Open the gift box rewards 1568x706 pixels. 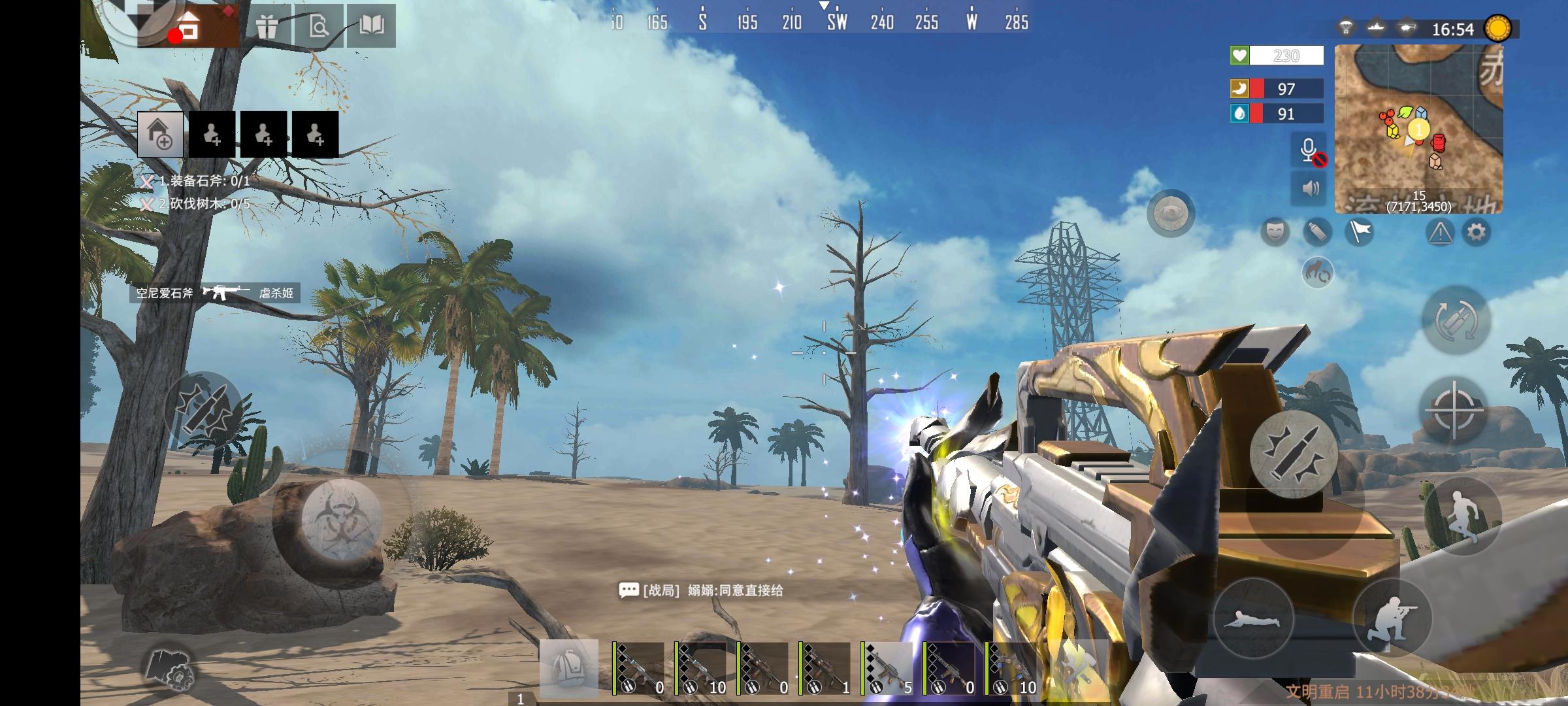coord(267,27)
